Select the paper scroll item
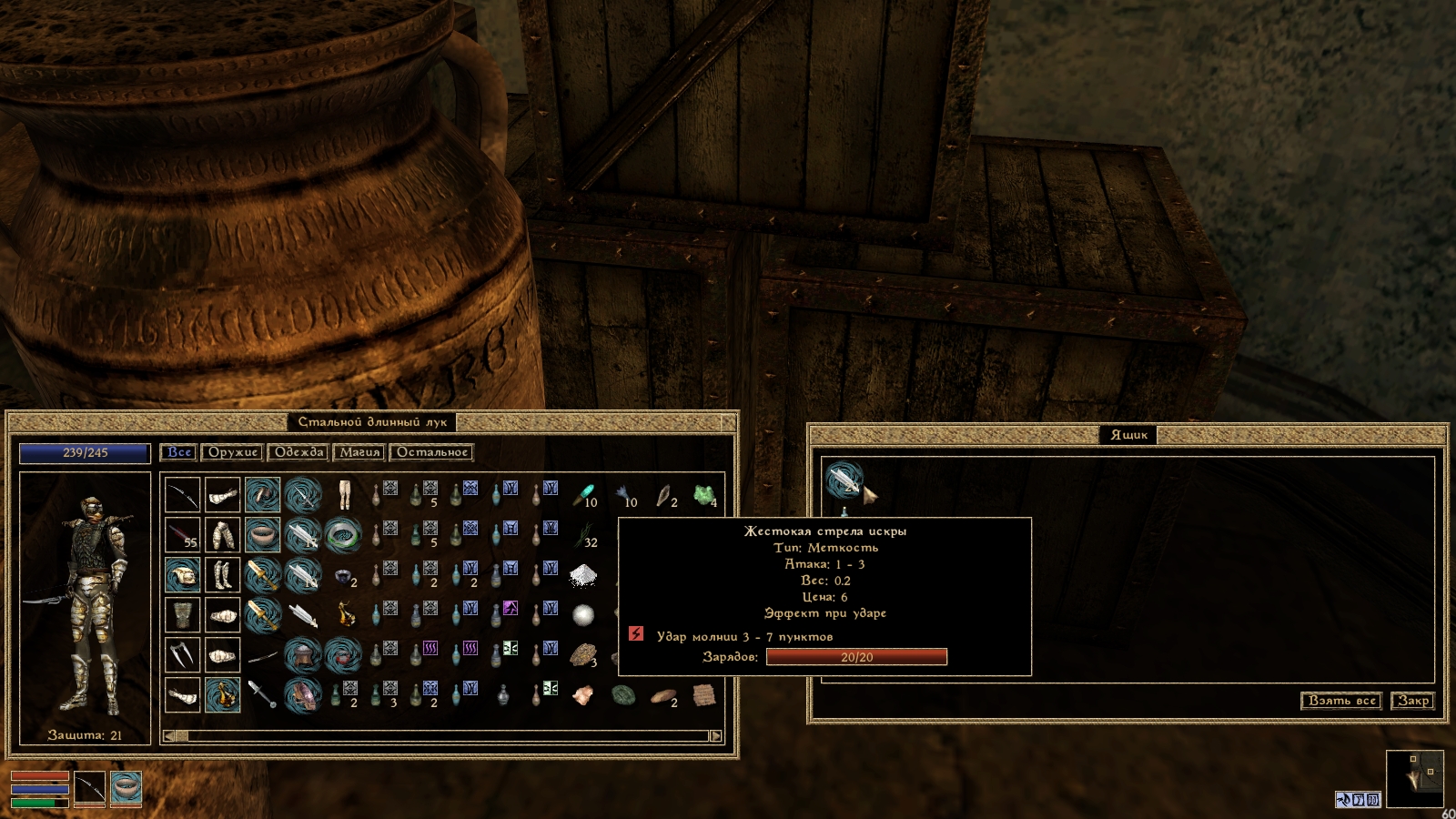 click(x=703, y=695)
